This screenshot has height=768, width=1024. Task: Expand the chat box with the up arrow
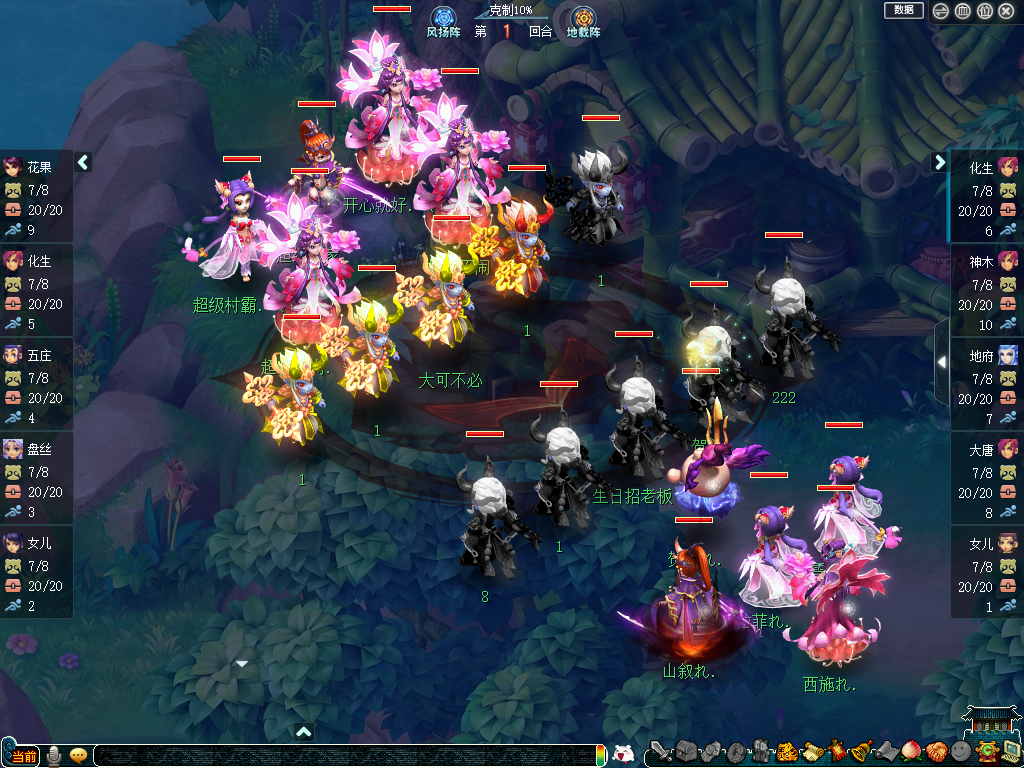tap(304, 732)
